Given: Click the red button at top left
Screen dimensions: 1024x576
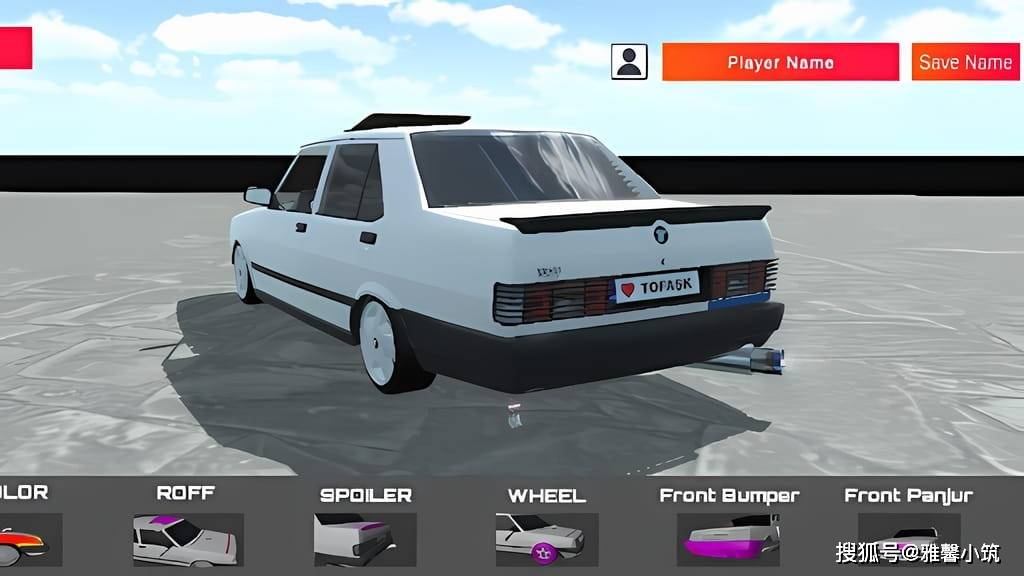Looking at the screenshot, I should point(15,48).
